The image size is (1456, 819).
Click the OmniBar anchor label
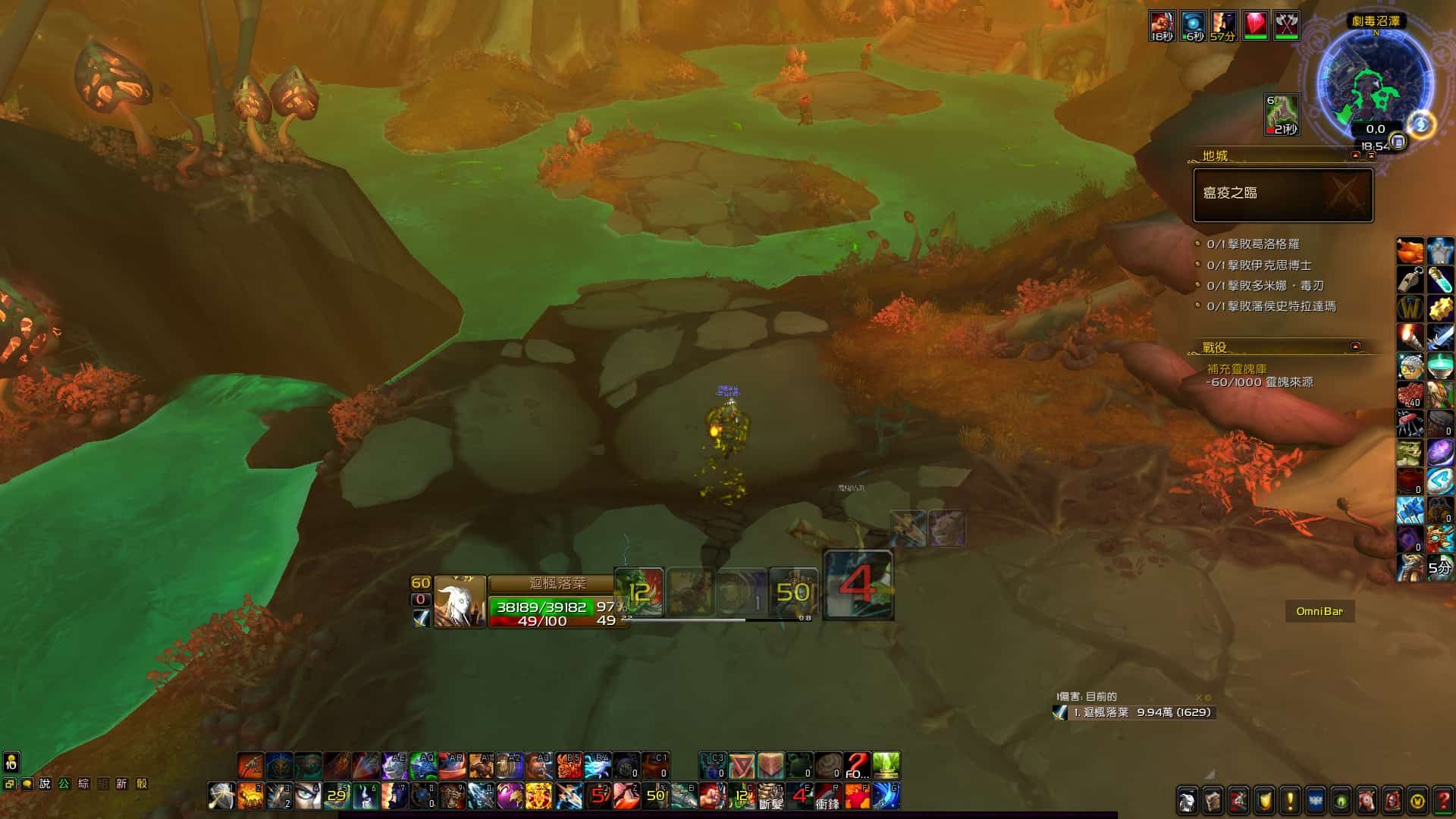coord(1319,611)
